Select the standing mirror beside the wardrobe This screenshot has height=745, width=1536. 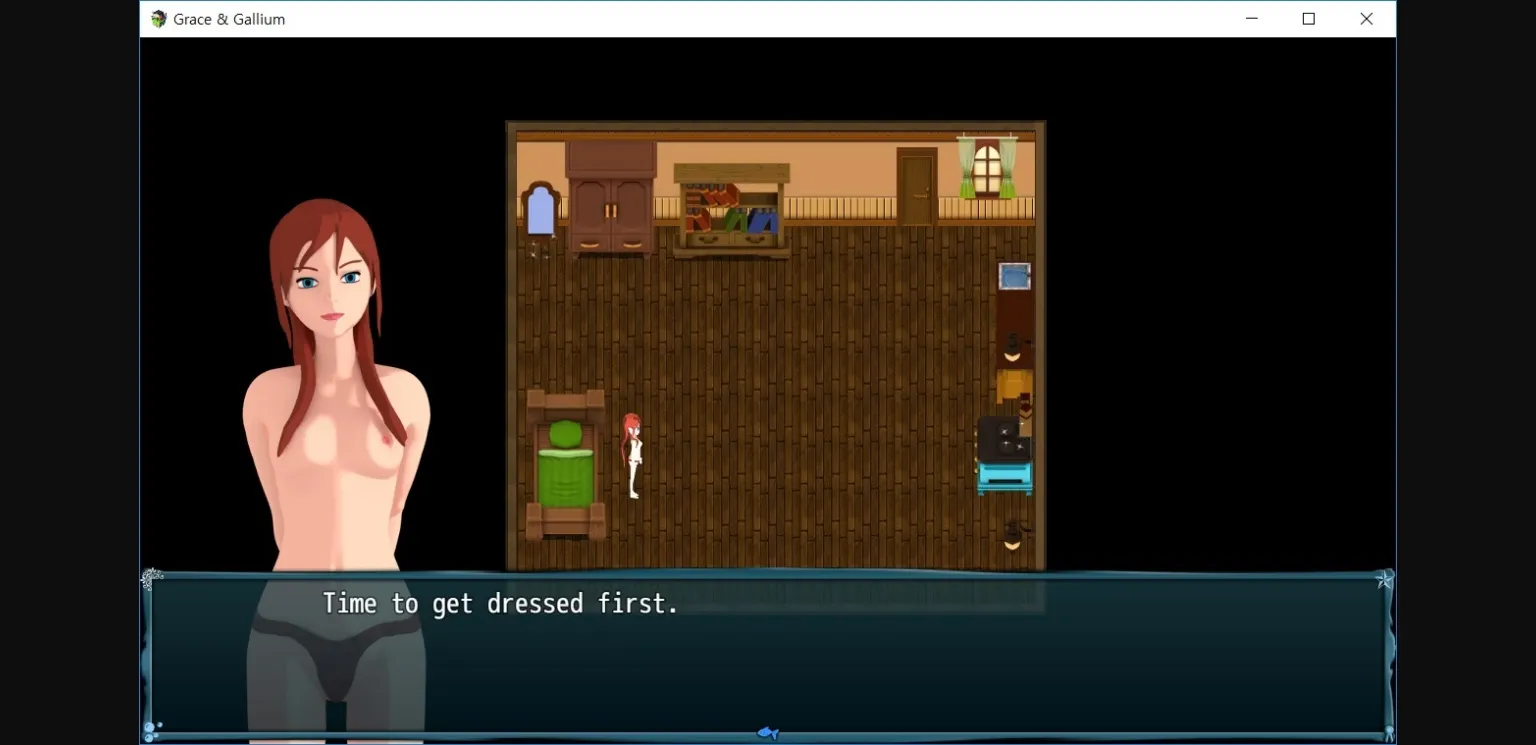(540, 213)
